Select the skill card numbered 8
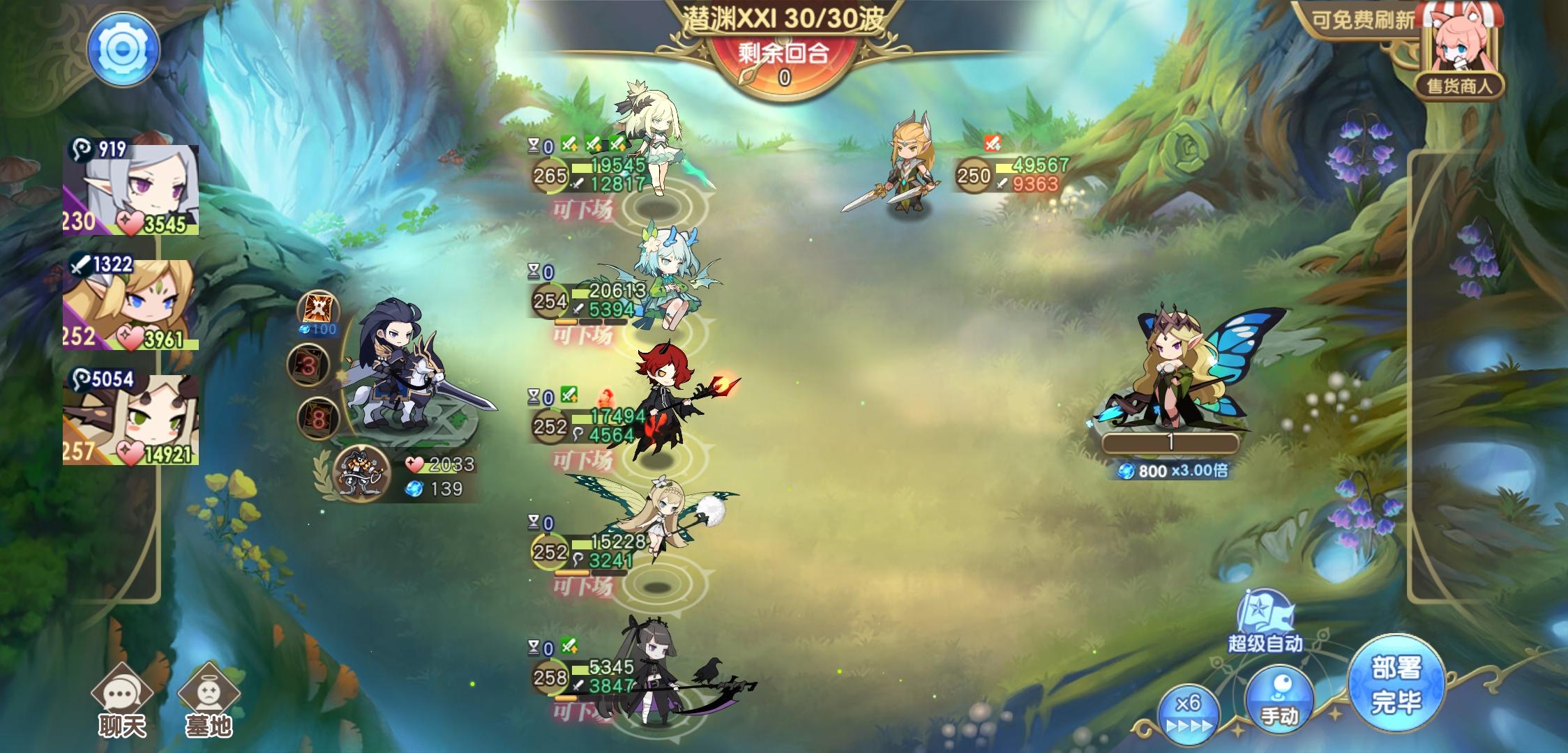This screenshot has width=1568, height=753. coord(318,418)
